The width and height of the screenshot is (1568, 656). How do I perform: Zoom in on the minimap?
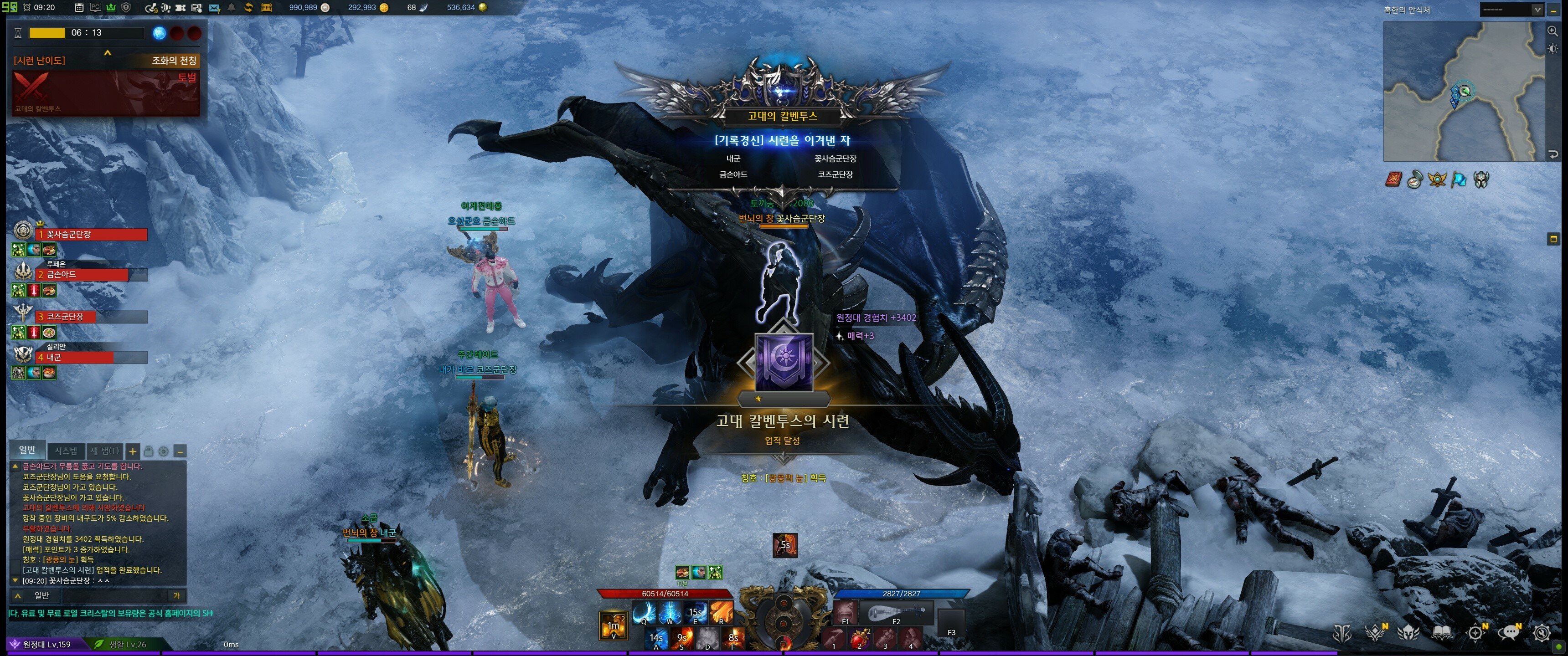point(1553,31)
